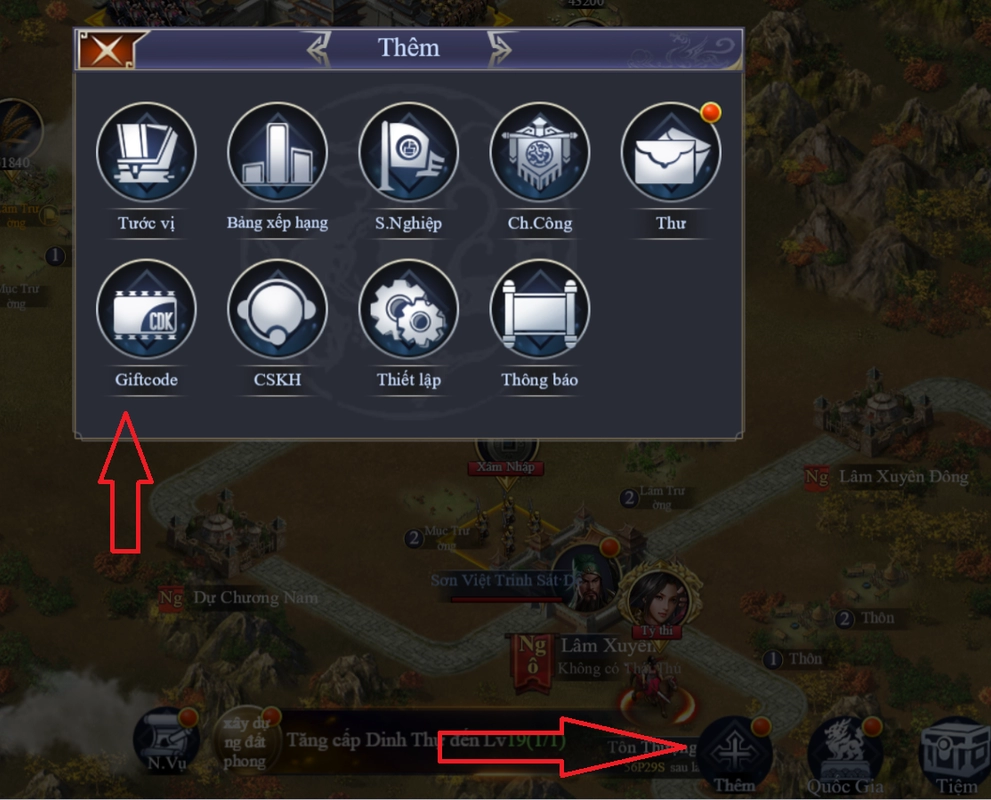991x800 pixels.
Task: Select the Tăng cấp Dinh Thự quest tracker
Action: (x=425, y=741)
